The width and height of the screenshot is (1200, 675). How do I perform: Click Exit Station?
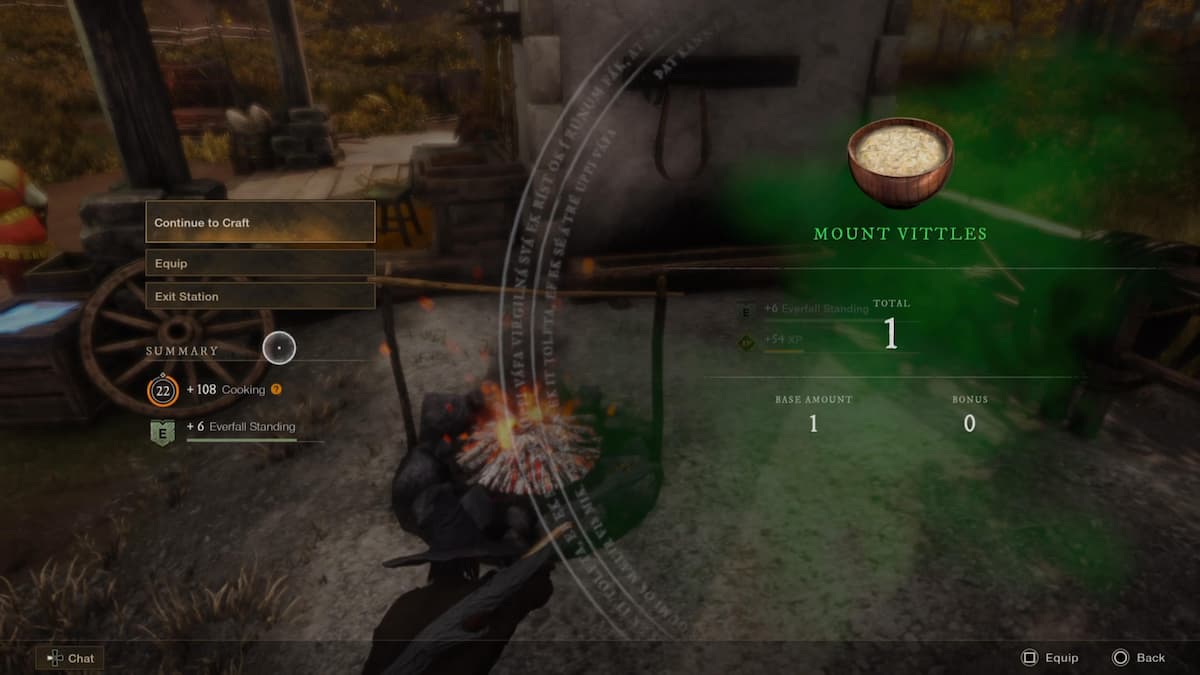point(260,296)
